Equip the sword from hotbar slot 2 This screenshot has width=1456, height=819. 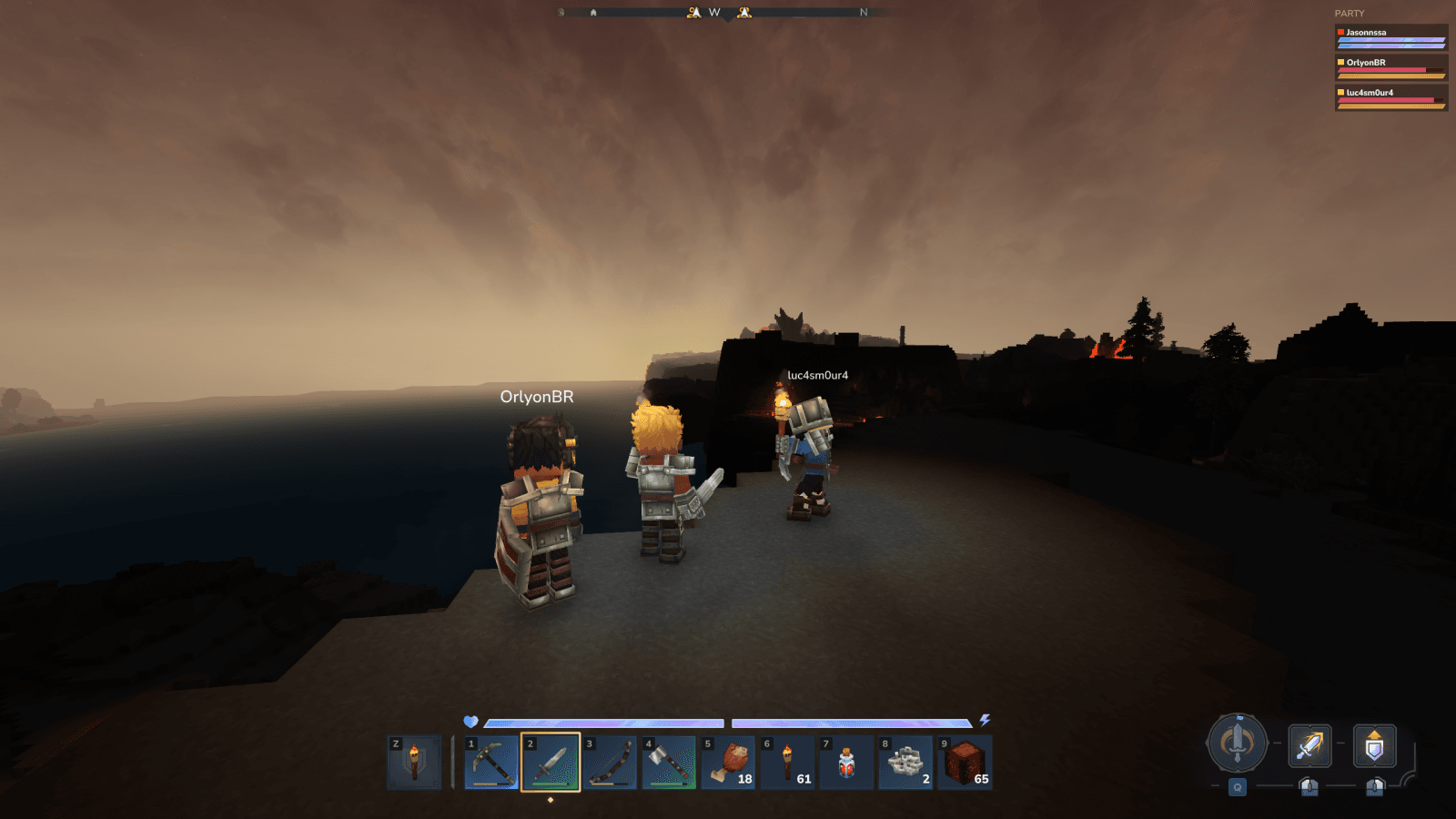pyautogui.click(x=551, y=764)
